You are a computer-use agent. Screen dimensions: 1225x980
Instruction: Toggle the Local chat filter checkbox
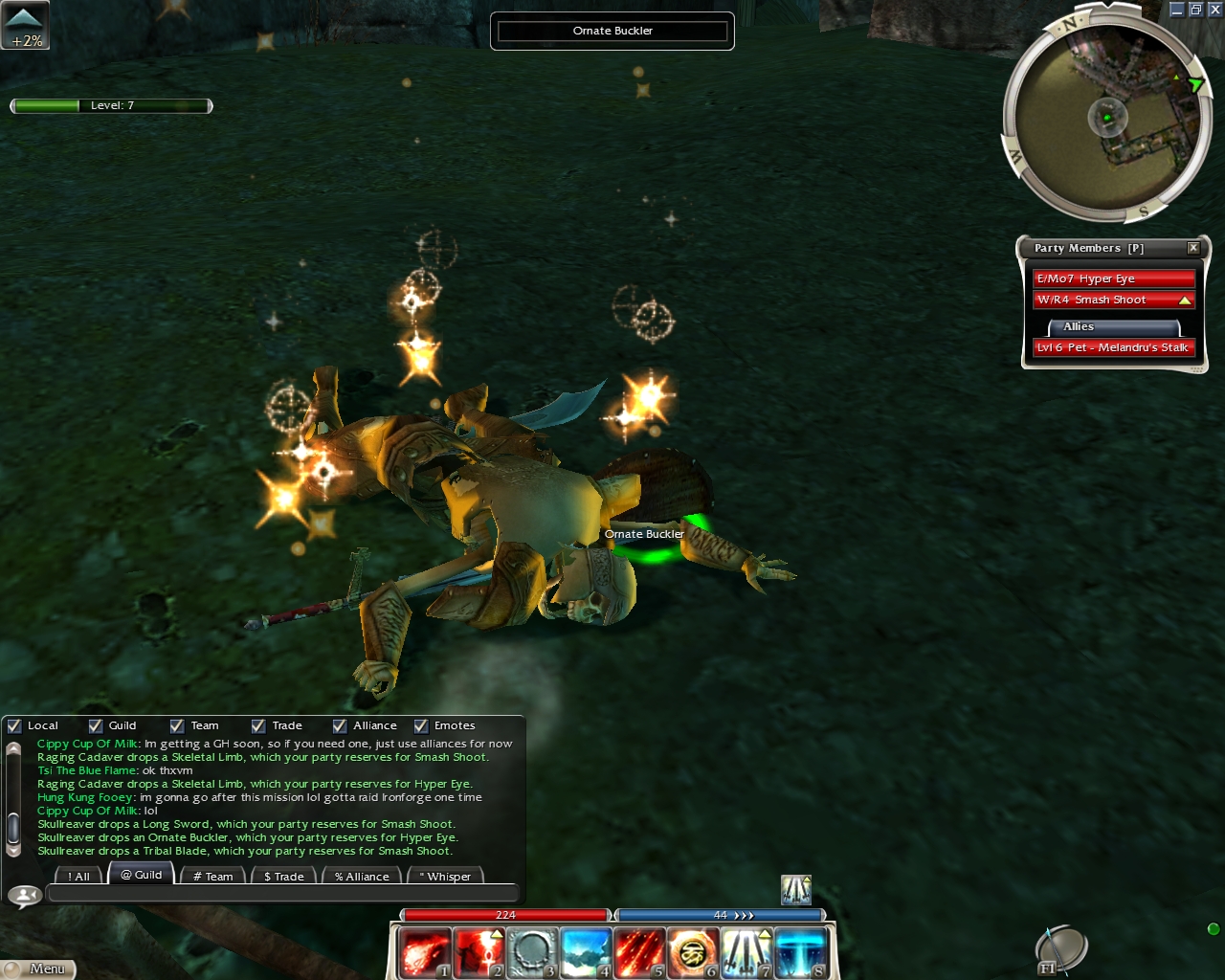click(14, 725)
